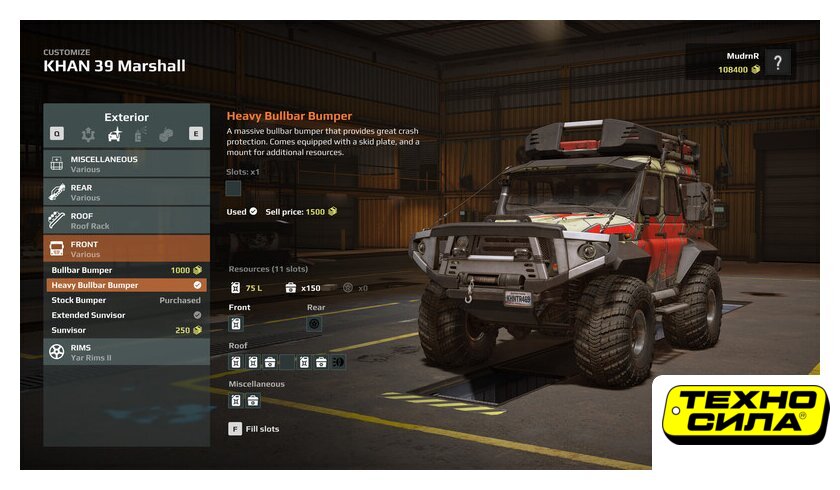The height and width of the screenshot is (490, 840).
Task: Select the Heavy Bullbar Bumper row
Action: (126, 285)
